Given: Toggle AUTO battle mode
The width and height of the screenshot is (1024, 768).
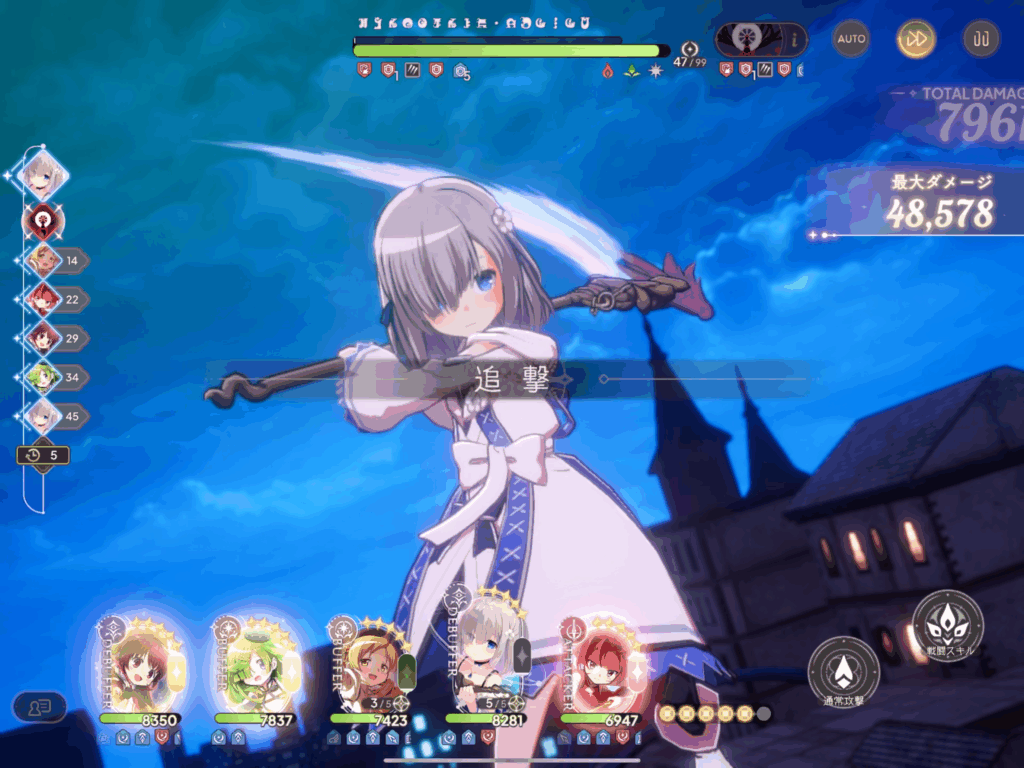Looking at the screenshot, I should [x=851, y=39].
